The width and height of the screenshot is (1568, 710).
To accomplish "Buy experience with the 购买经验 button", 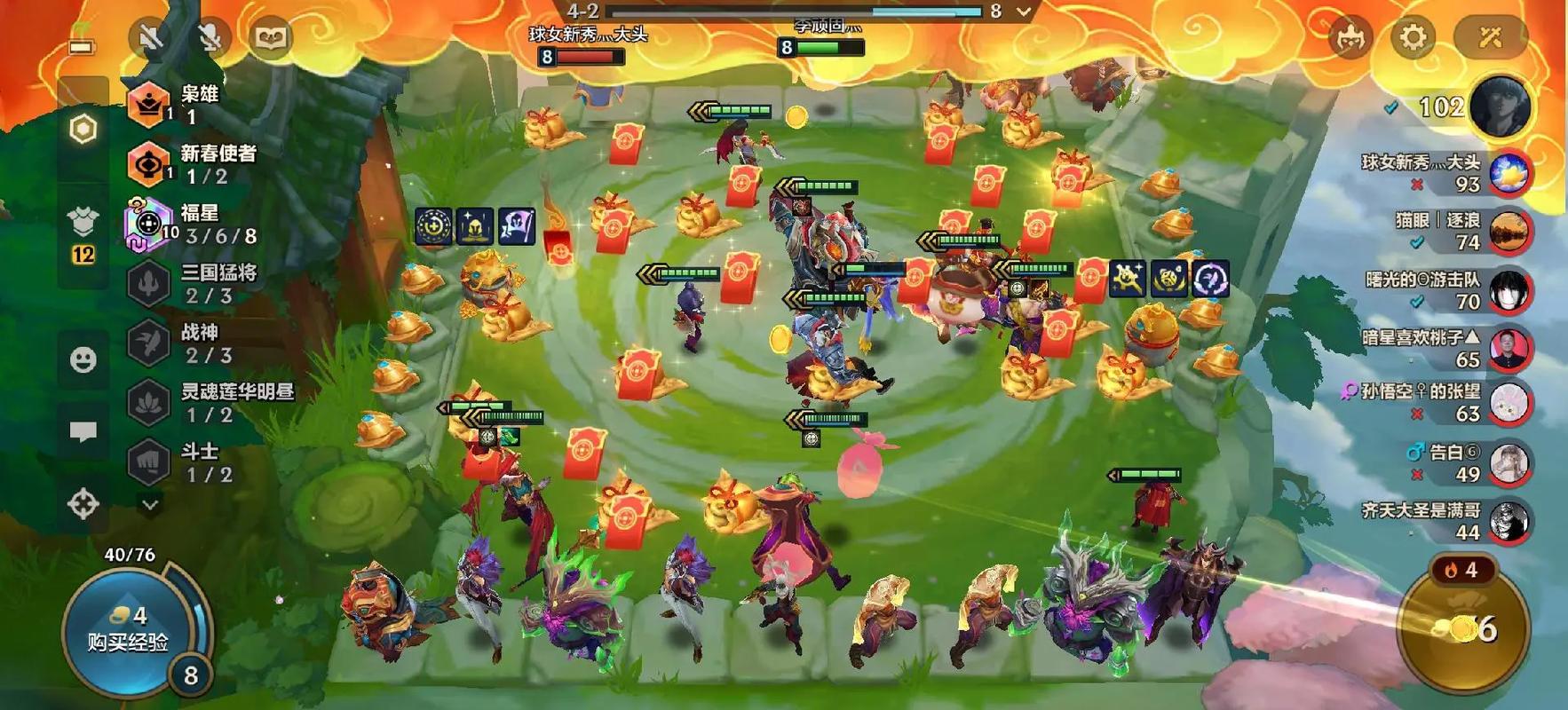I will [128, 630].
